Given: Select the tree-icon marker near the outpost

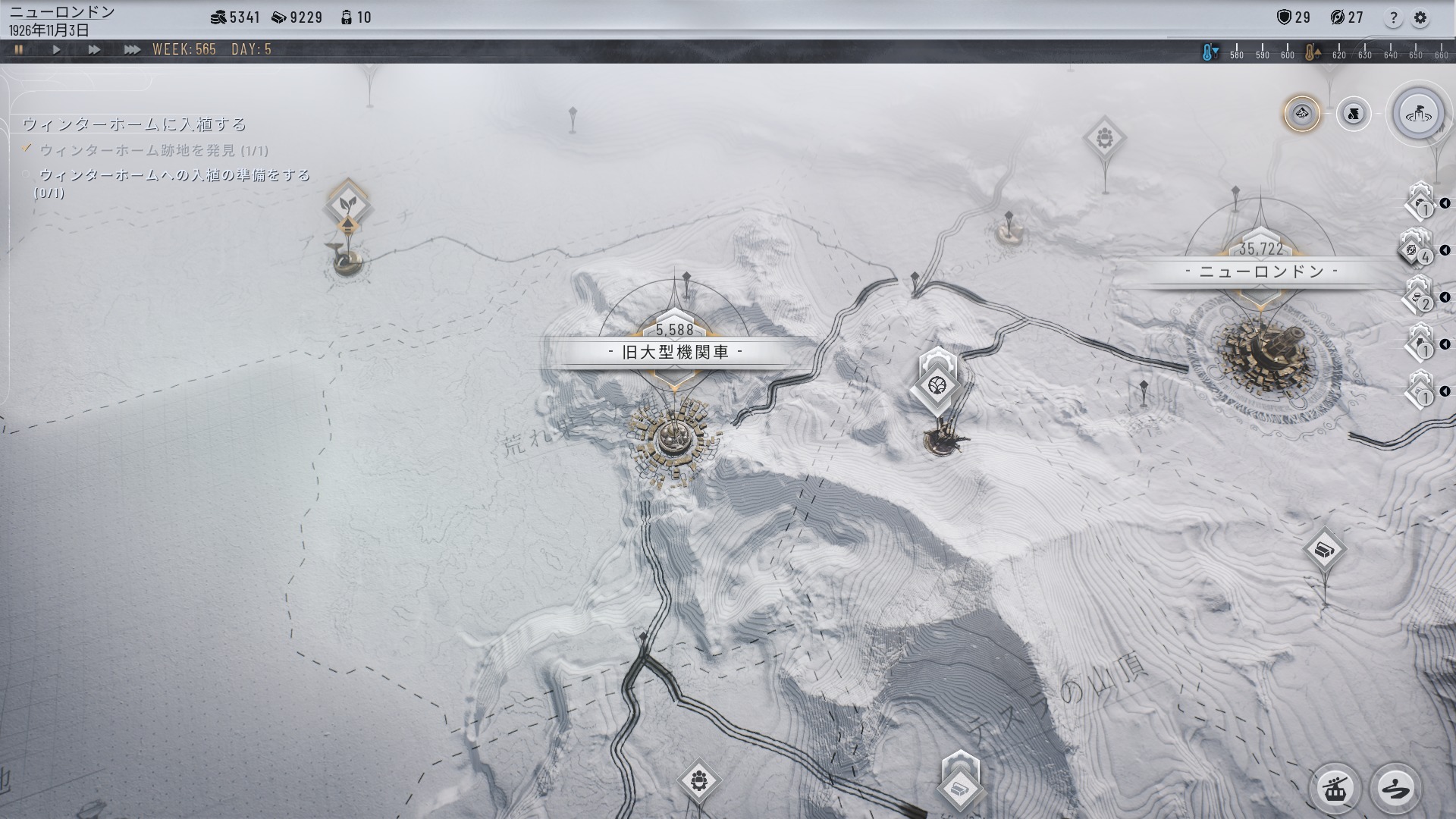Looking at the screenshot, I should tap(937, 387).
